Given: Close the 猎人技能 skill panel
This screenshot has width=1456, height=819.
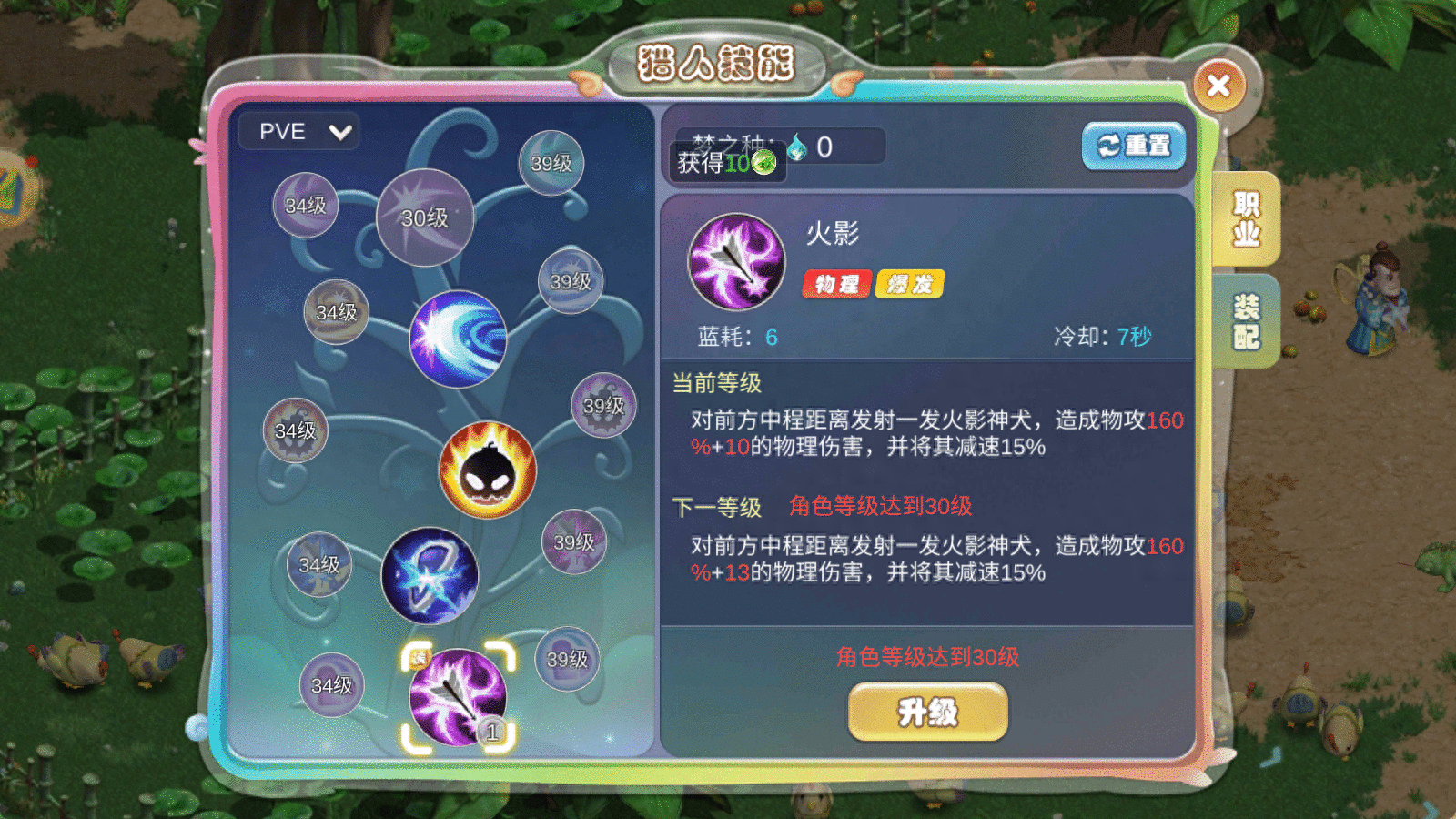Looking at the screenshot, I should [1219, 85].
